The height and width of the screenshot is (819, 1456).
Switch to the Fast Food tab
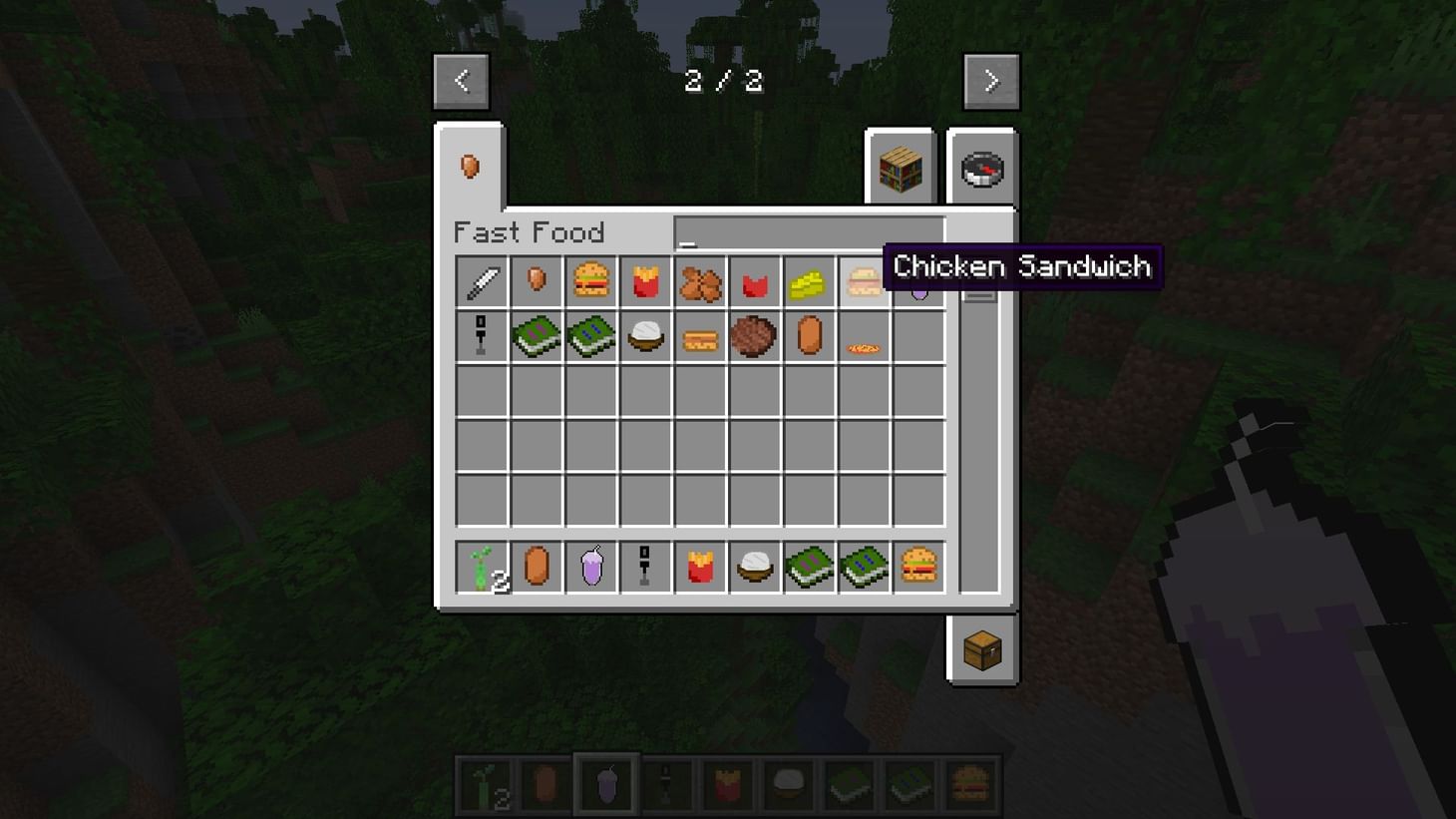pyautogui.click(x=530, y=232)
